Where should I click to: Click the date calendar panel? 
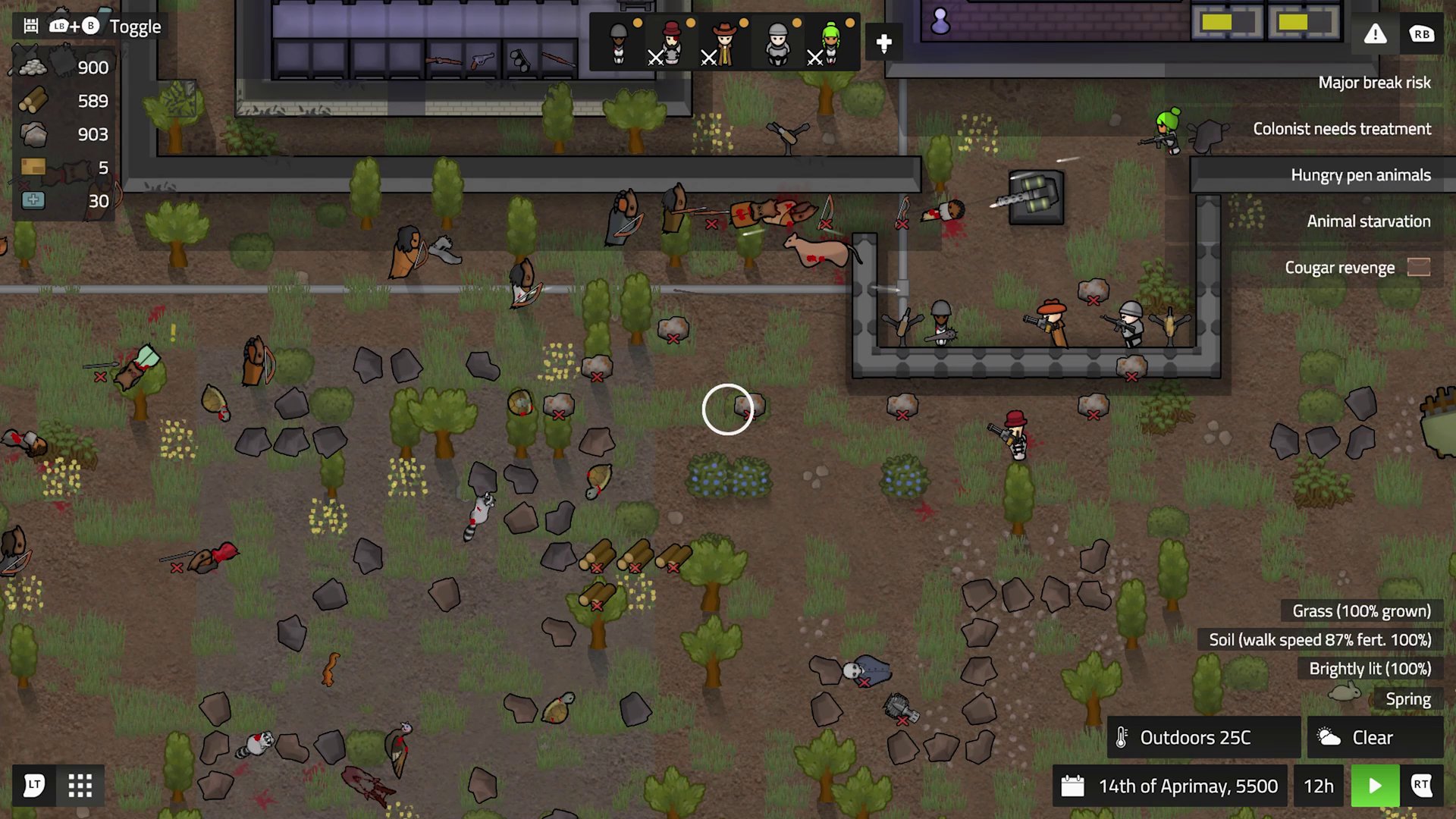click(x=1172, y=786)
